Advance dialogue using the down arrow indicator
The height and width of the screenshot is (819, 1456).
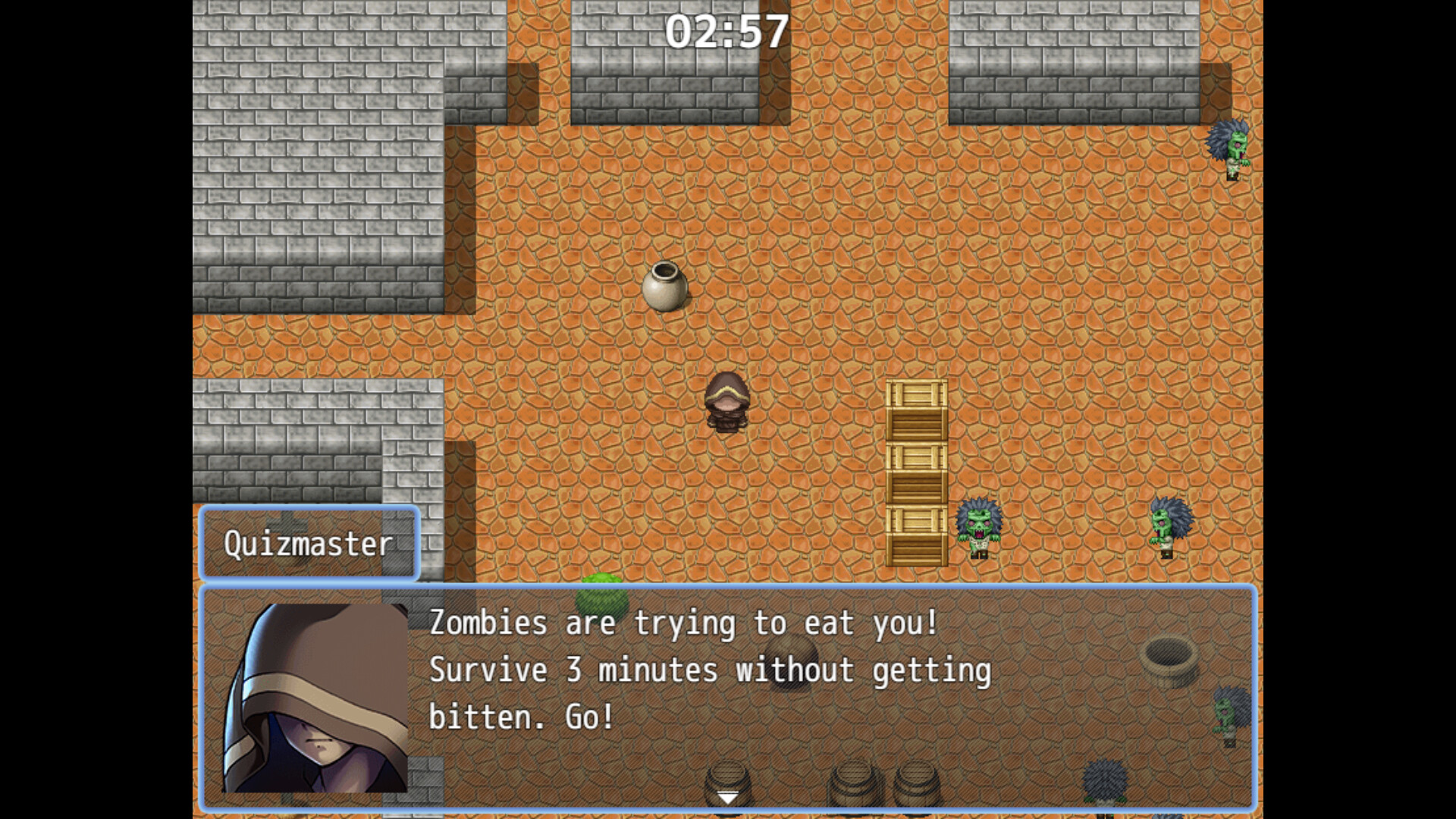pyautogui.click(x=727, y=796)
